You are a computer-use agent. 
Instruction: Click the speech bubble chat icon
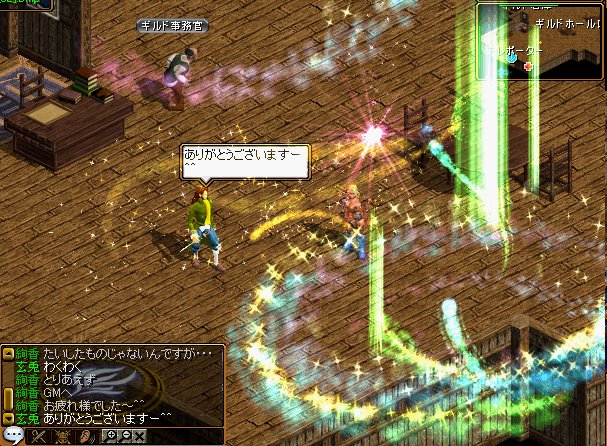pos(13,436)
